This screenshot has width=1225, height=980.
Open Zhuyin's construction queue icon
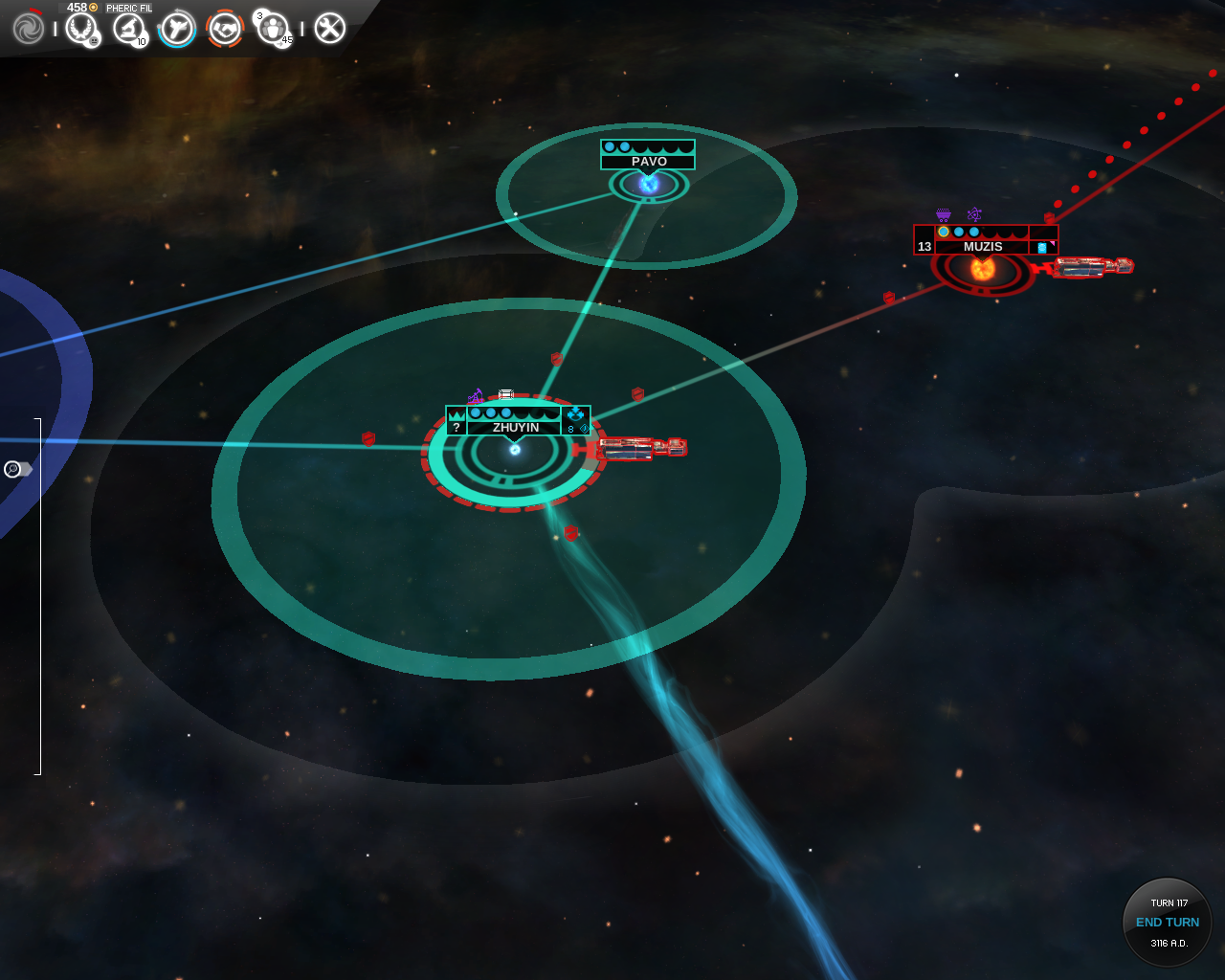click(x=575, y=414)
